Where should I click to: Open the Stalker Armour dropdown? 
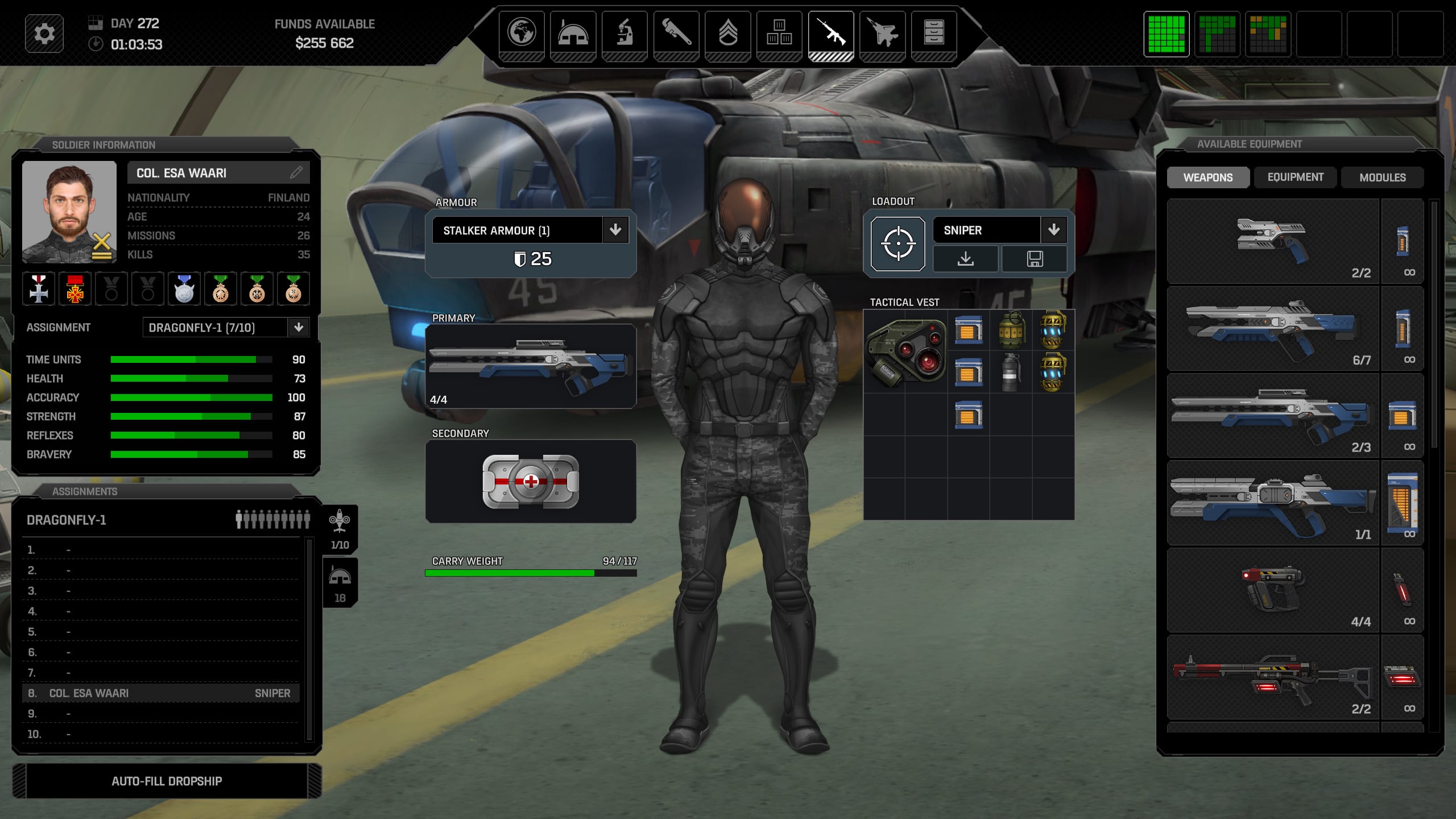[615, 230]
